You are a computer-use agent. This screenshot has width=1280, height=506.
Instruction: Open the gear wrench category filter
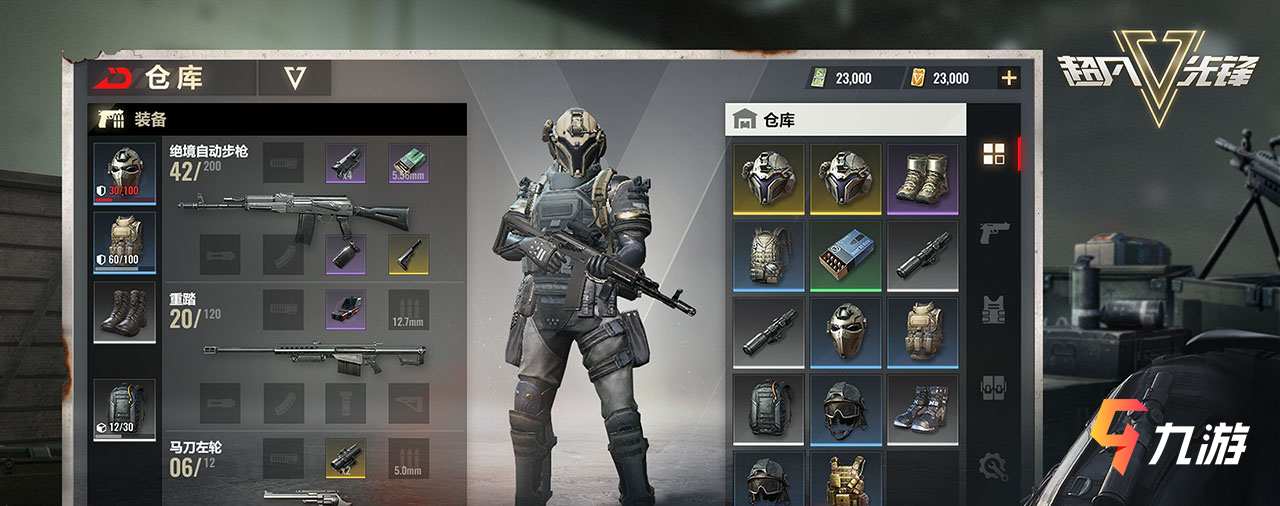(x=993, y=464)
